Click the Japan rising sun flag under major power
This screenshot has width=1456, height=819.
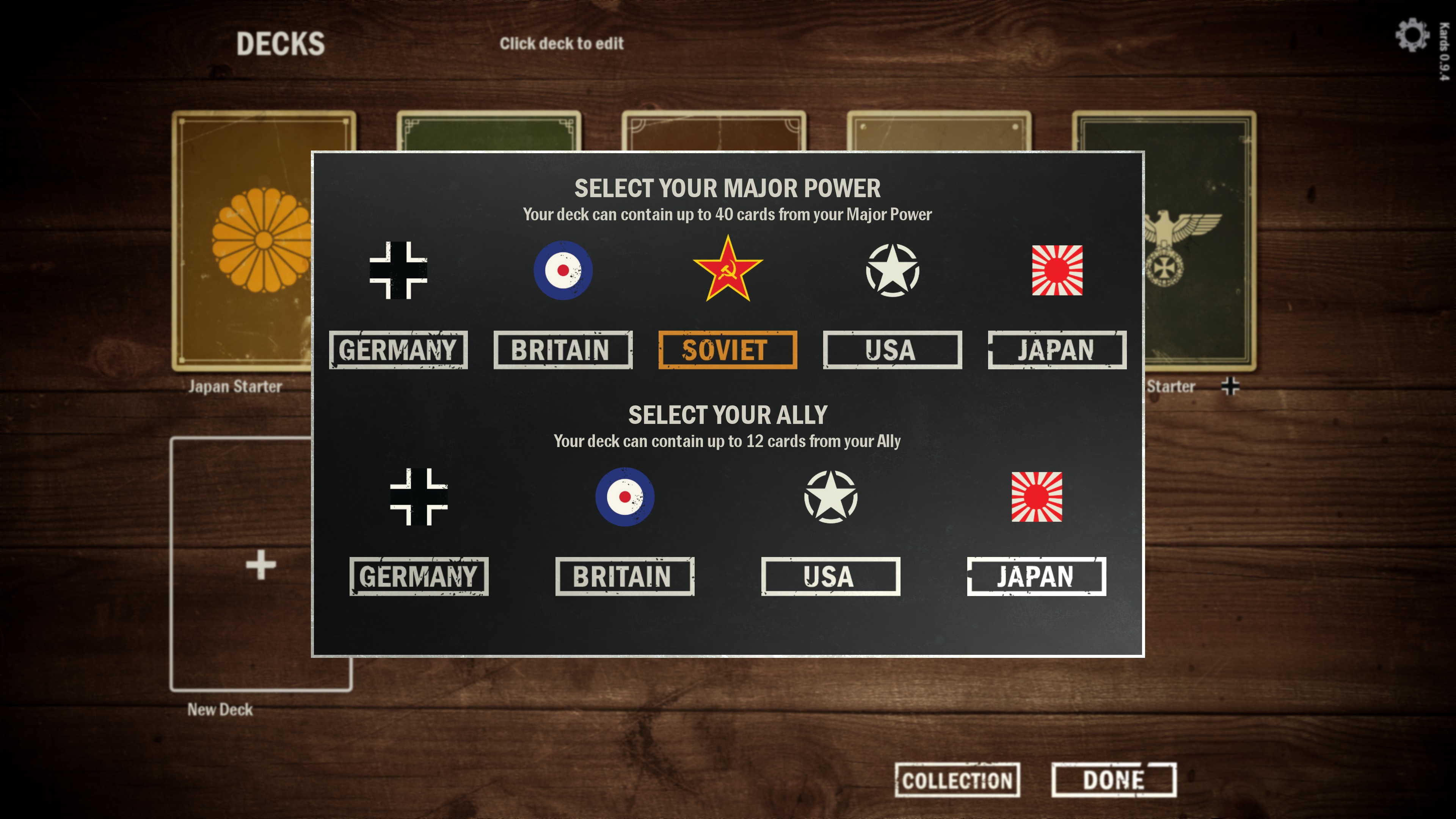pyautogui.click(x=1057, y=270)
